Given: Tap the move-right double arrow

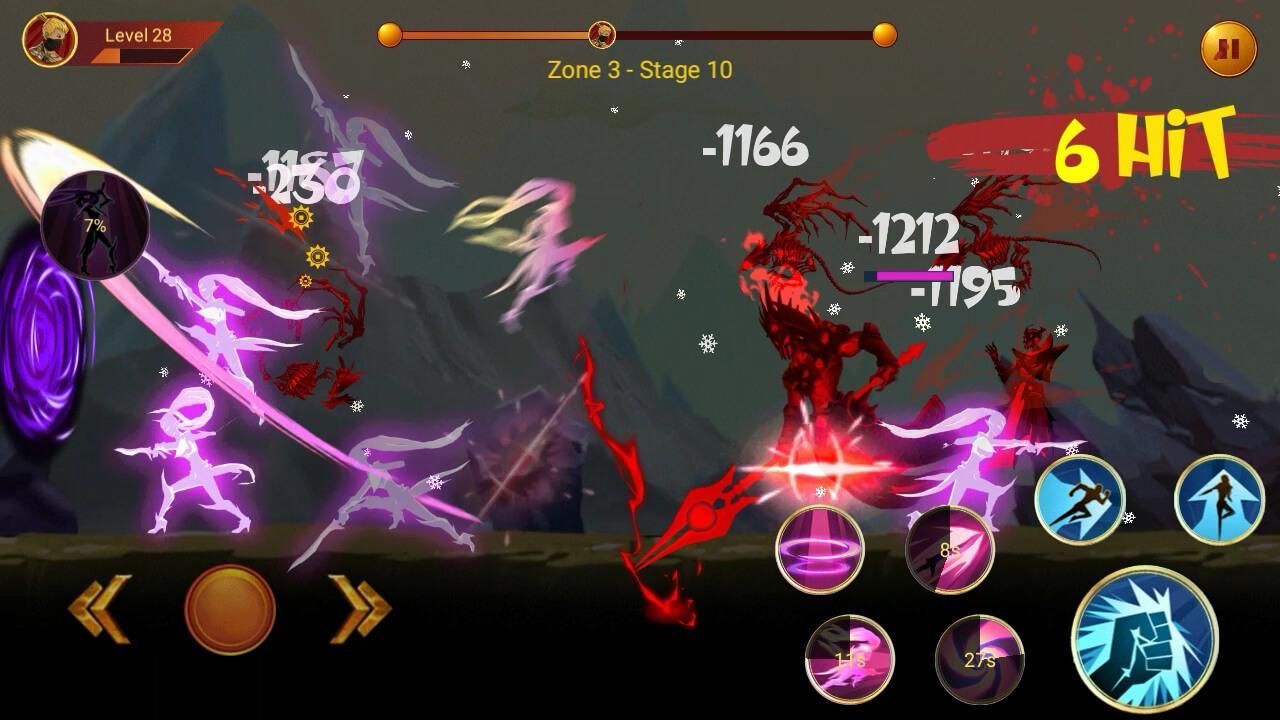Looking at the screenshot, I should 360,608.
